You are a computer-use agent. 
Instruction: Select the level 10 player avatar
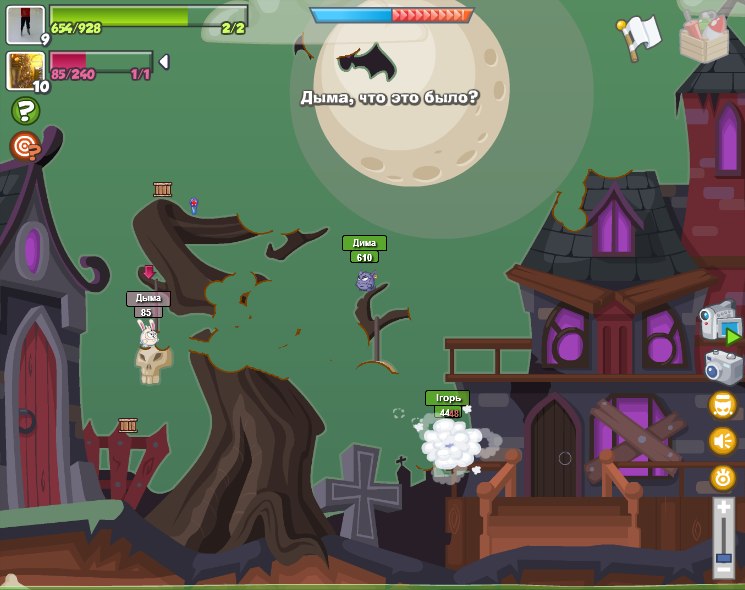click(x=25, y=70)
